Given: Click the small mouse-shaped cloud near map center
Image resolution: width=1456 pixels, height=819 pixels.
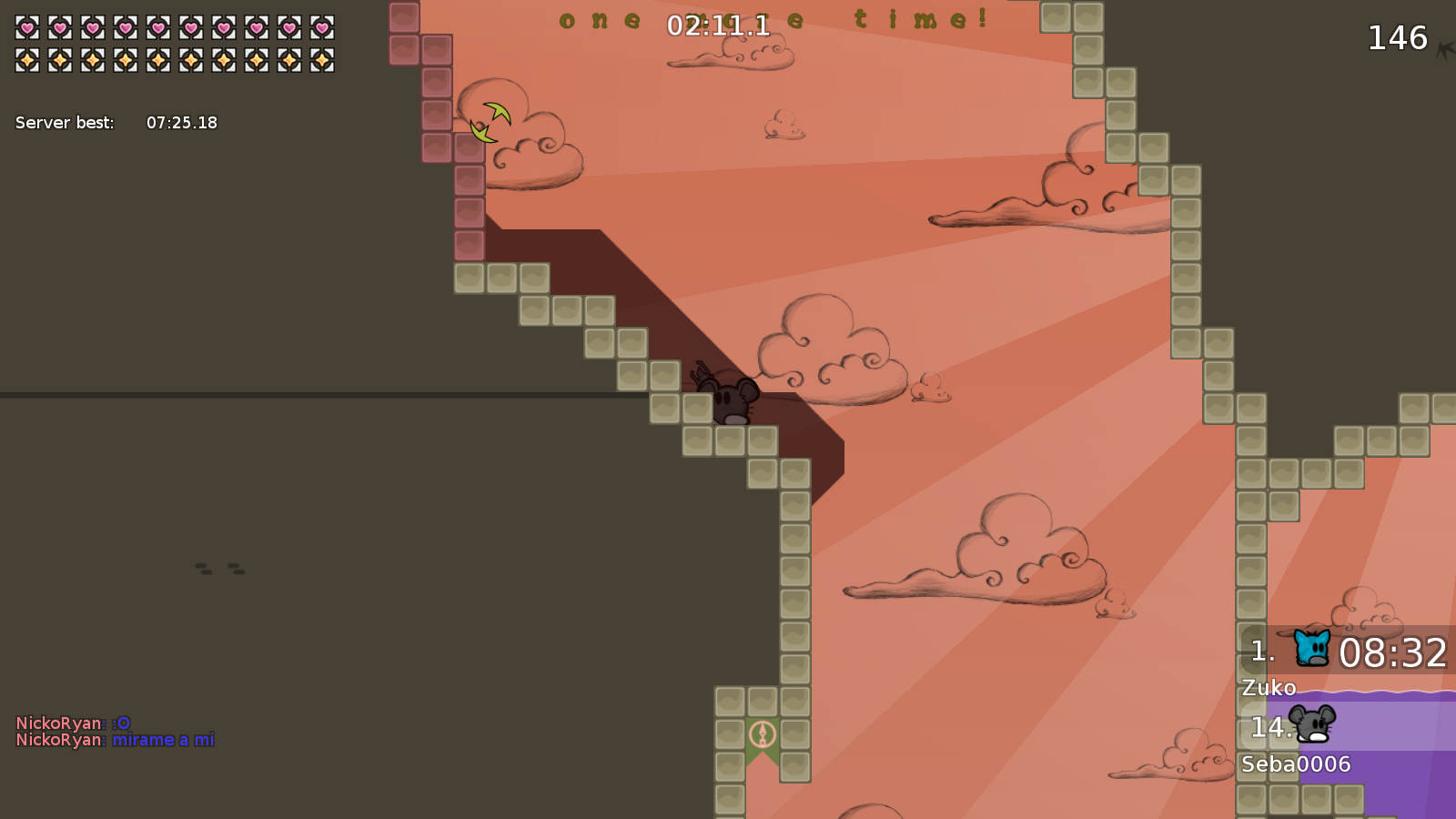Looking at the screenshot, I should click(x=932, y=389).
